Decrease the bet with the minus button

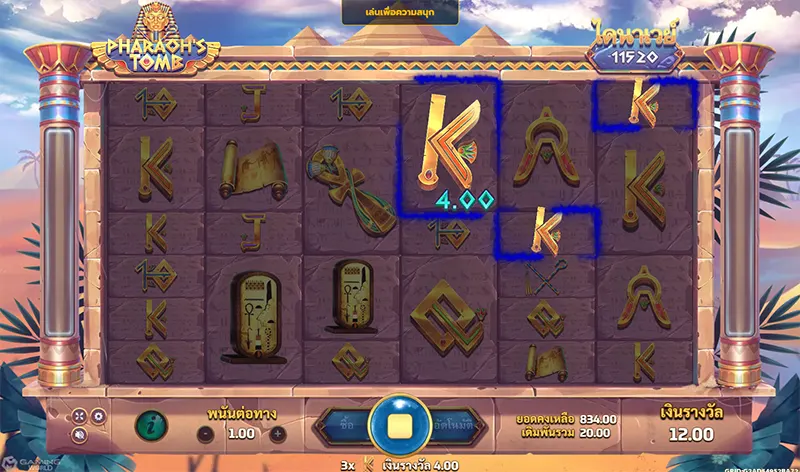pos(204,434)
